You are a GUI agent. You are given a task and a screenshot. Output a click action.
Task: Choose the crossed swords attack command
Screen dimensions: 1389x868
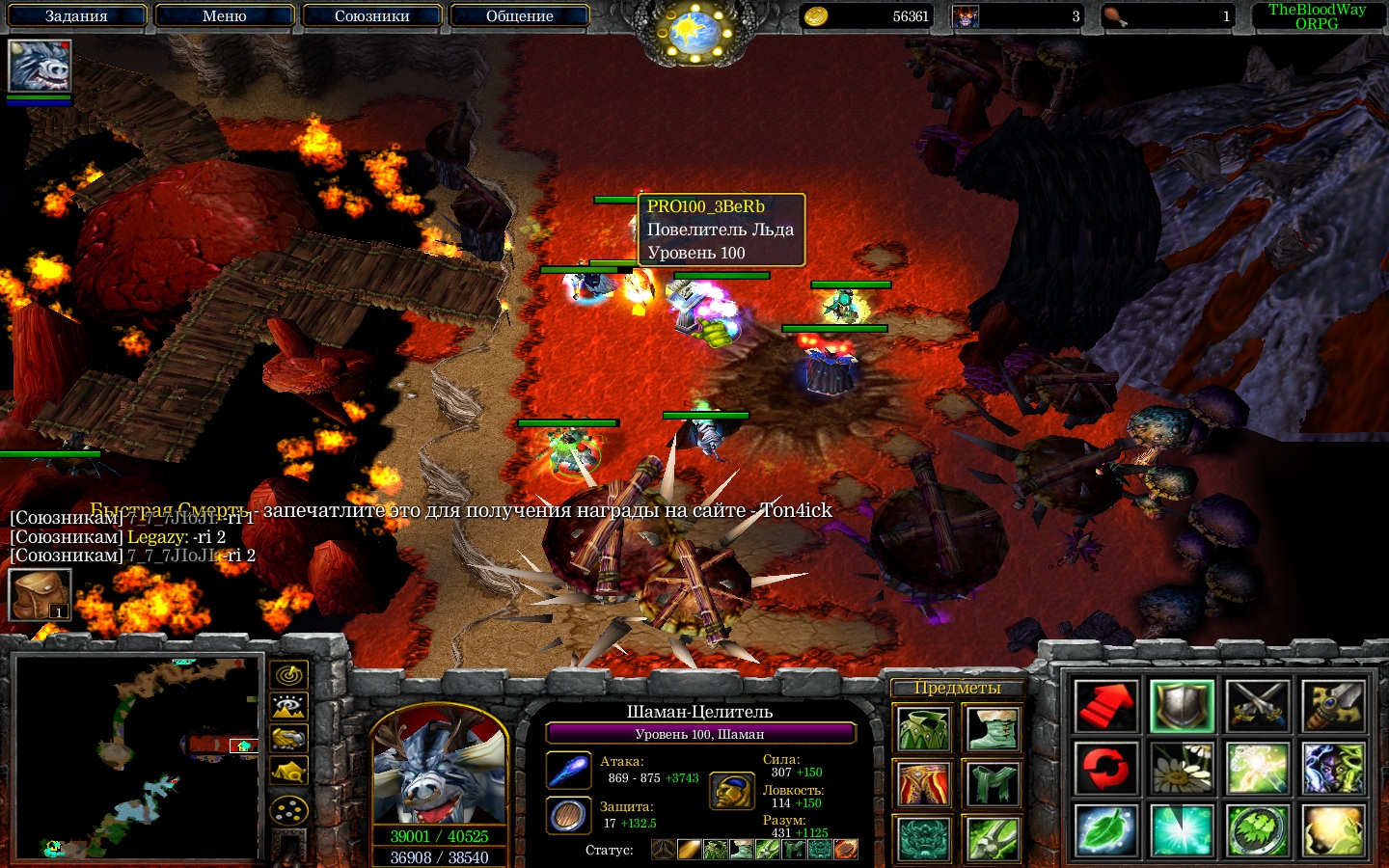(1258, 706)
